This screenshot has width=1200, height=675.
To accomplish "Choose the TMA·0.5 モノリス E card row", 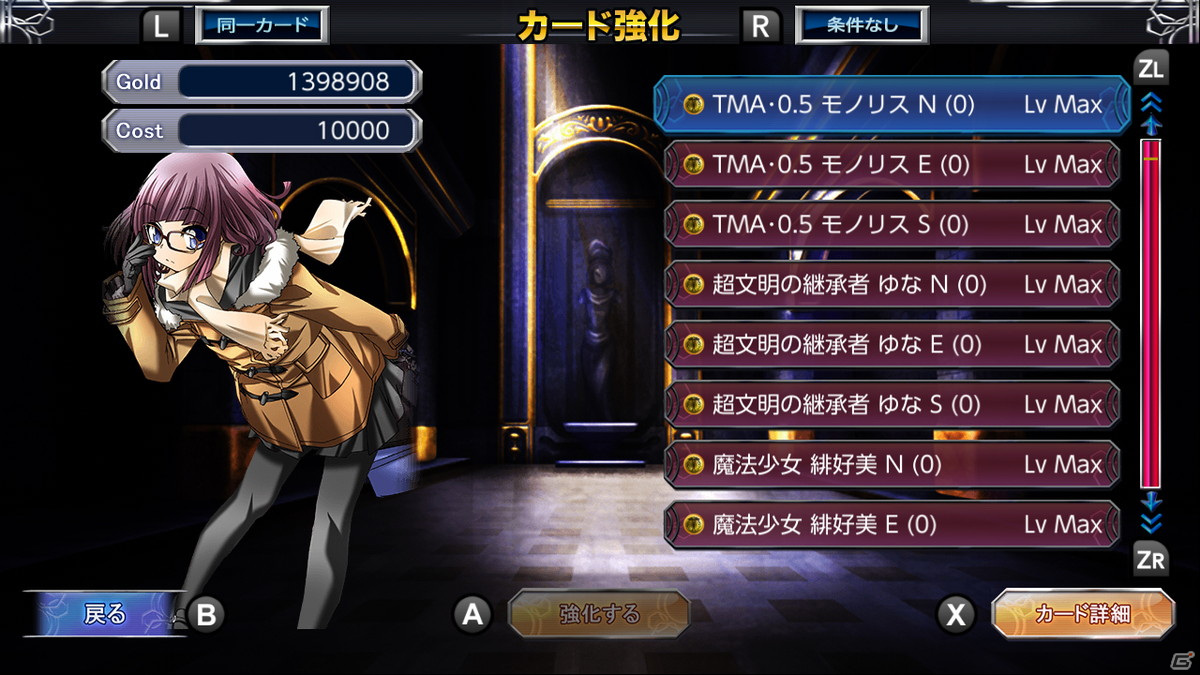I will tap(890, 165).
